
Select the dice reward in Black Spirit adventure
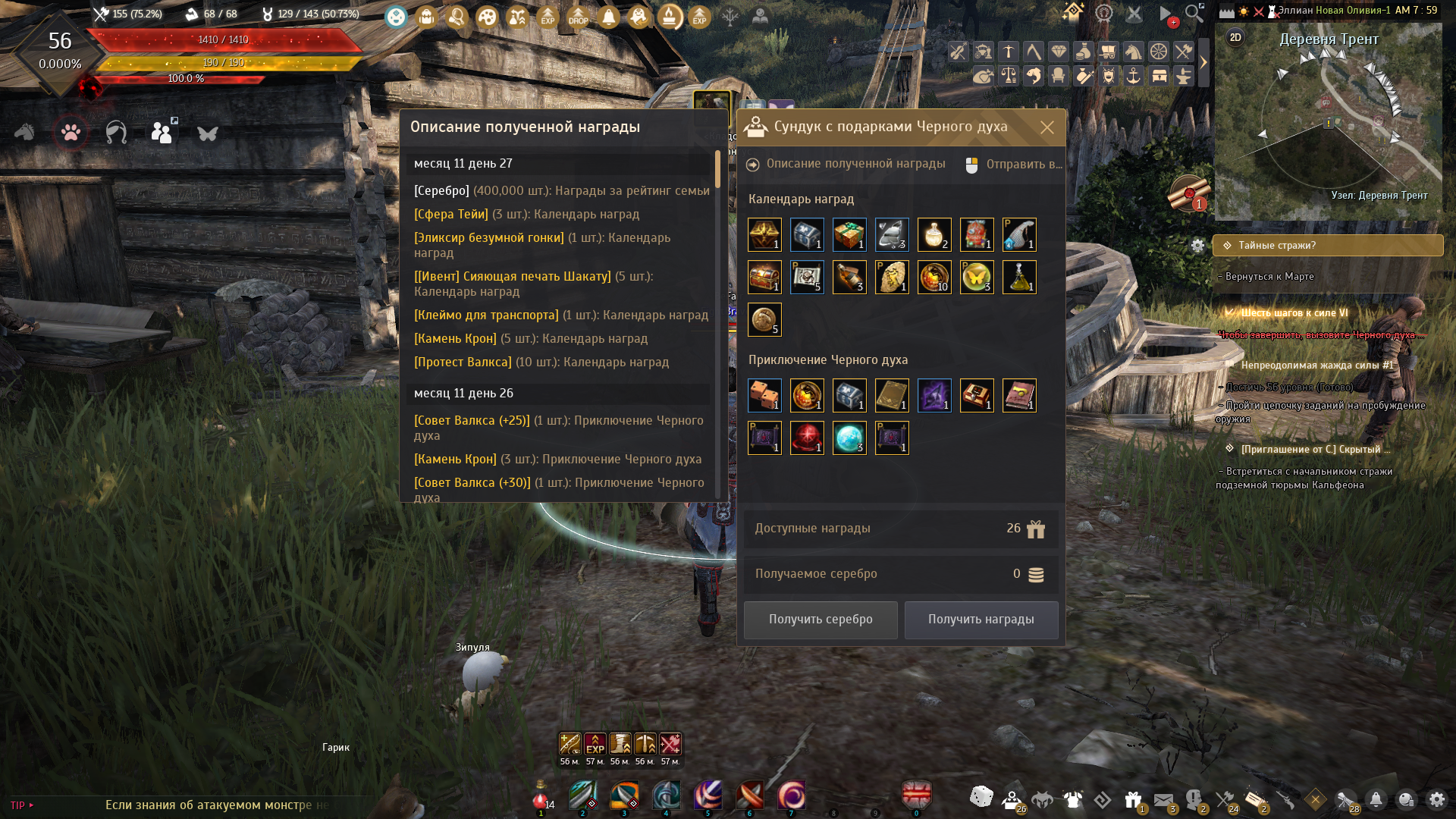[764, 396]
